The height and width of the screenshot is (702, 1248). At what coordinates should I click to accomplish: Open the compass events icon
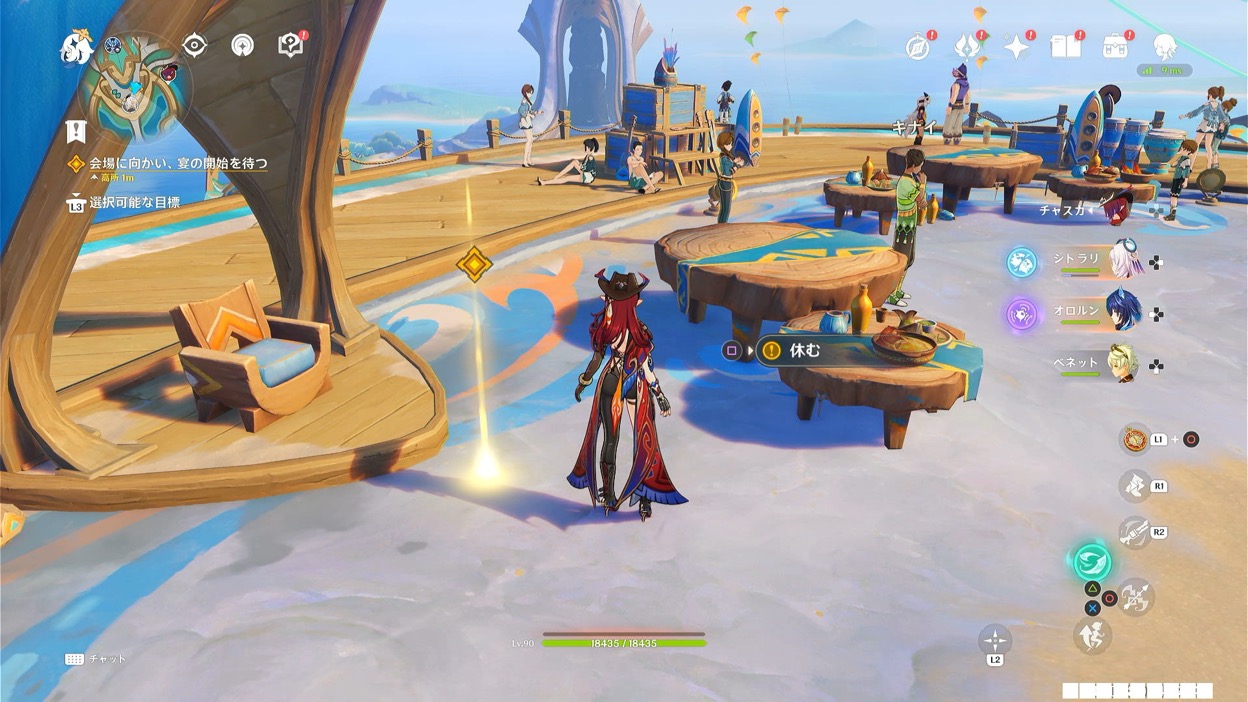point(918,46)
